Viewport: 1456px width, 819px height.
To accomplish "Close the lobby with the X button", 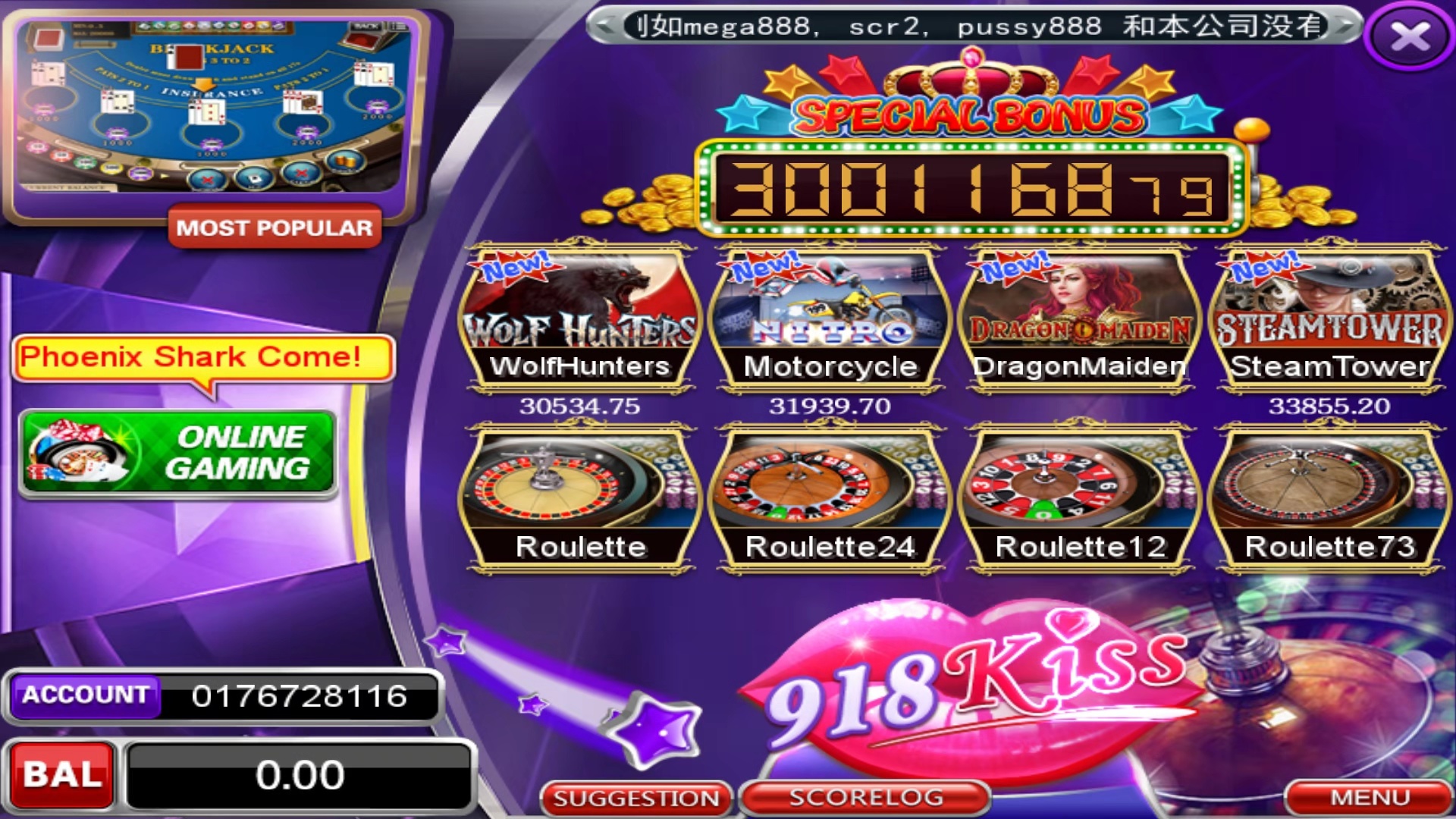I will click(1410, 36).
